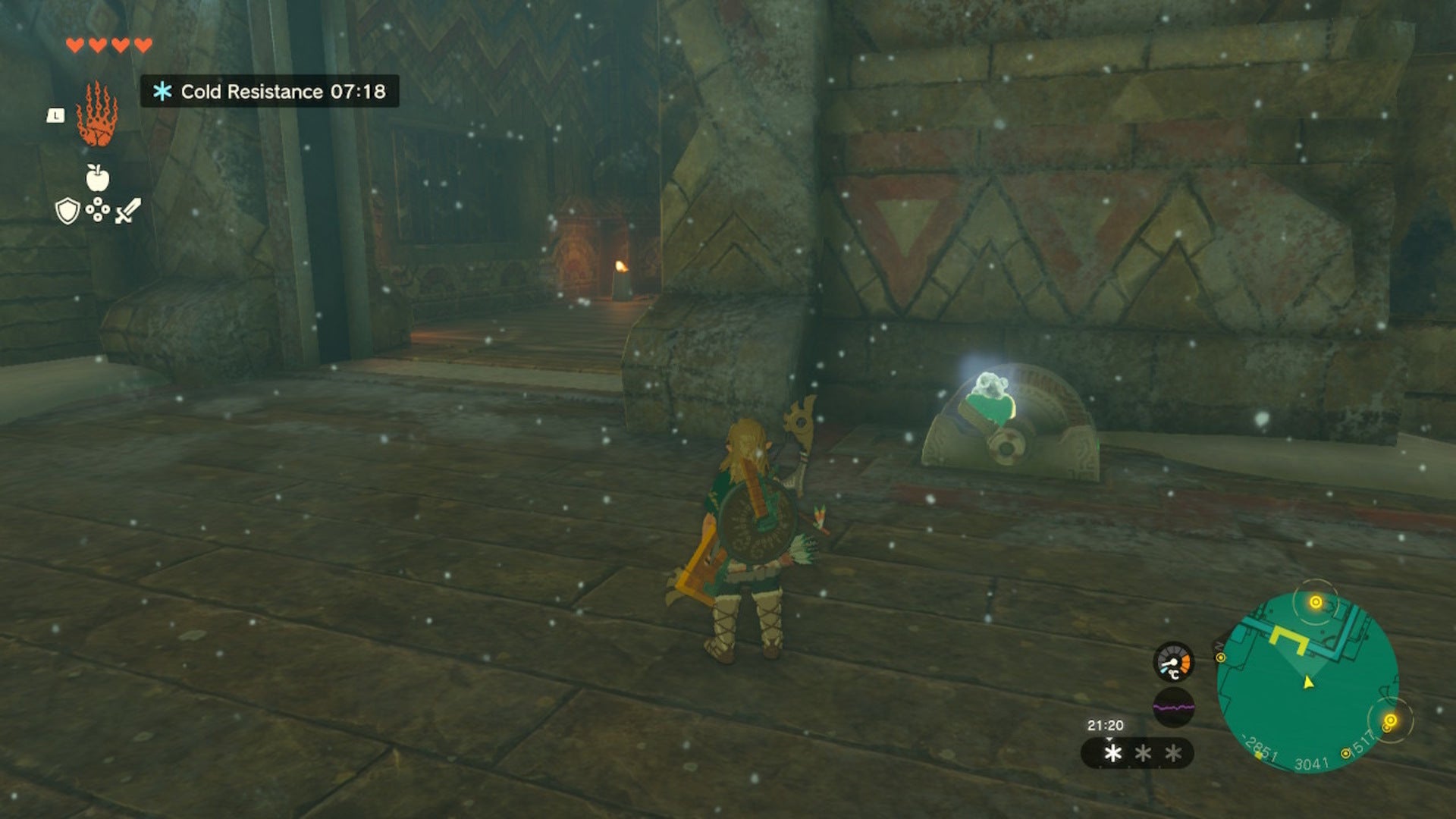Click the yellow player arrow on the minimap

[x=1307, y=684]
